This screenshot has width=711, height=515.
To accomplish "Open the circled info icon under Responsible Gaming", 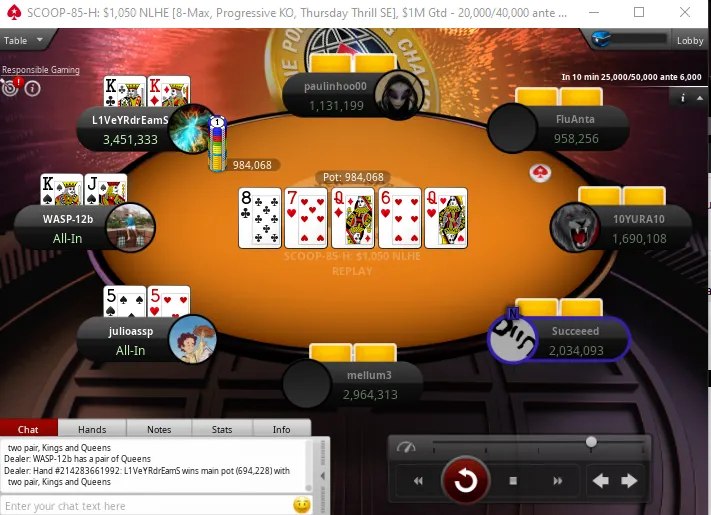I will coord(32,88).
